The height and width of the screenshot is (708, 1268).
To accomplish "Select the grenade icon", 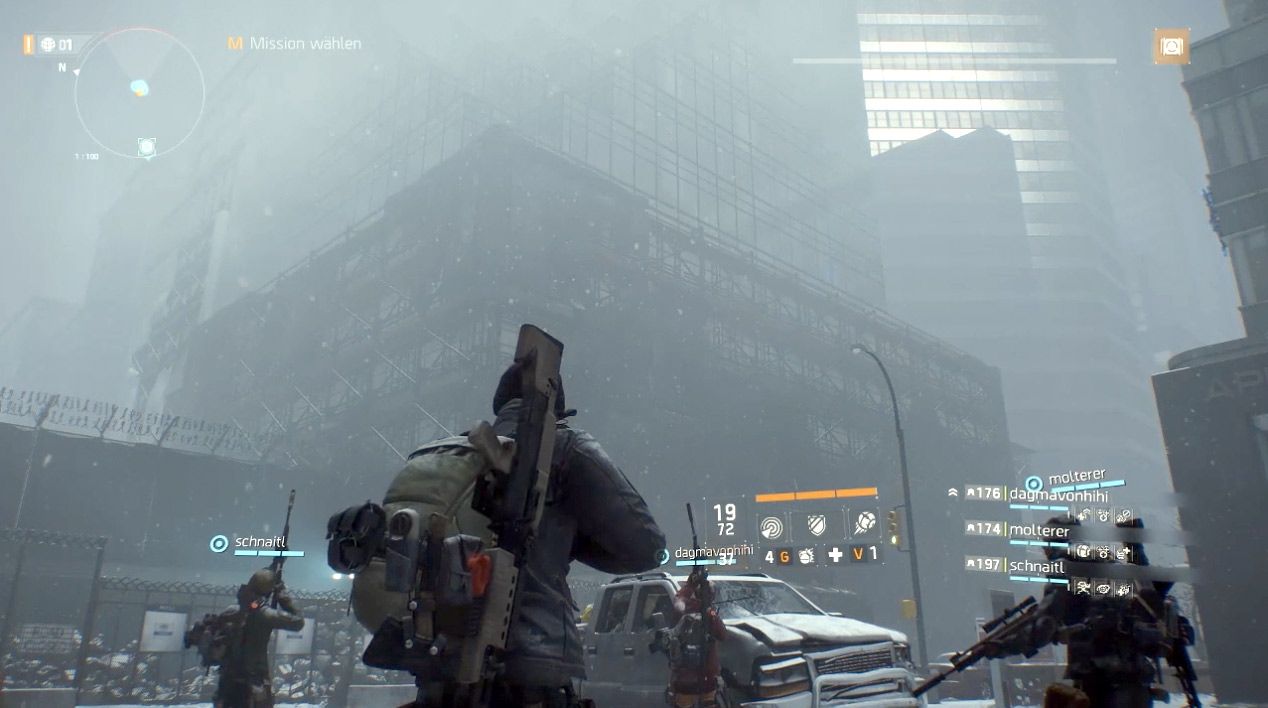I will pyautogui.click(x=805, y=555).
